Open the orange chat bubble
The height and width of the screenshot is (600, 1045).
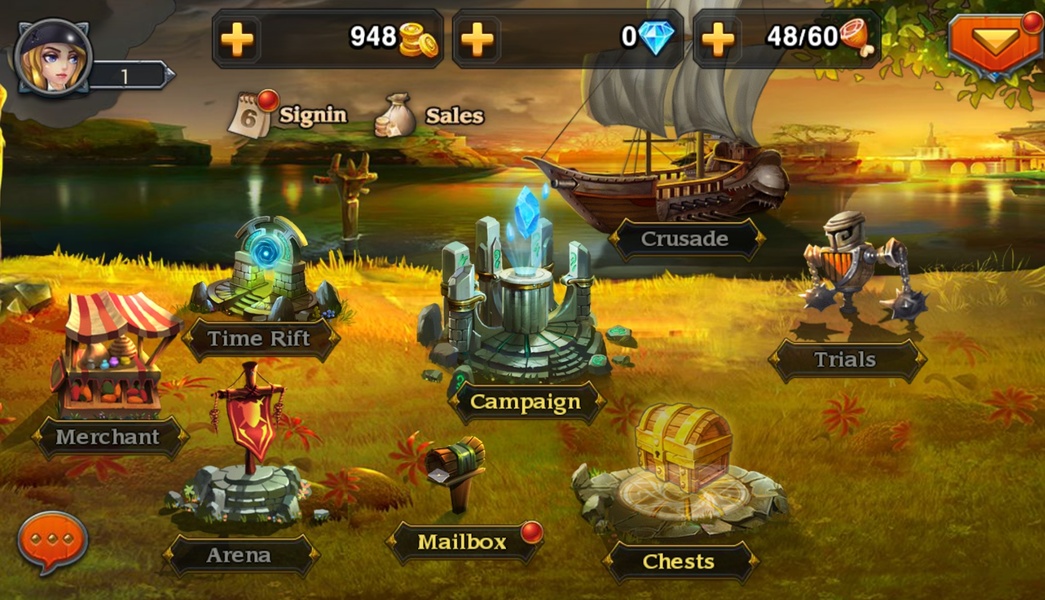[x=53, y=540]
